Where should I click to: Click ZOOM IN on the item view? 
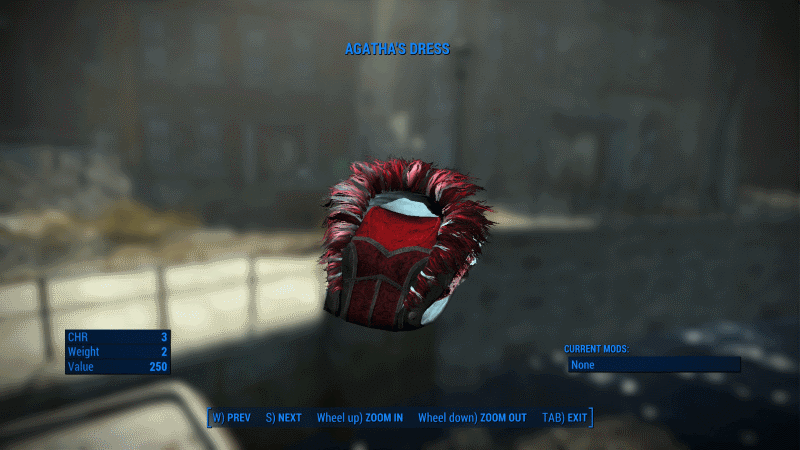(x=360, y=417)
